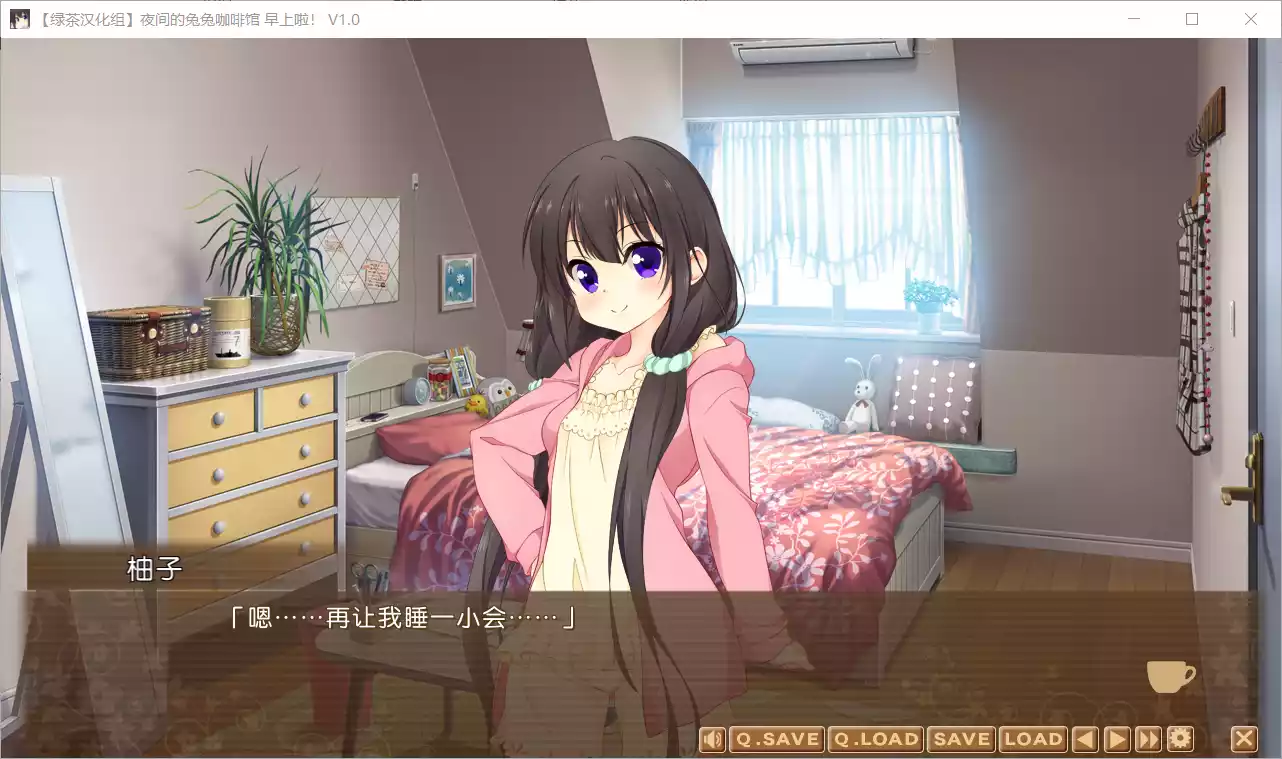Activate skip mode with the double-arrow icon
The image size is (1282, 759).
1148,739
